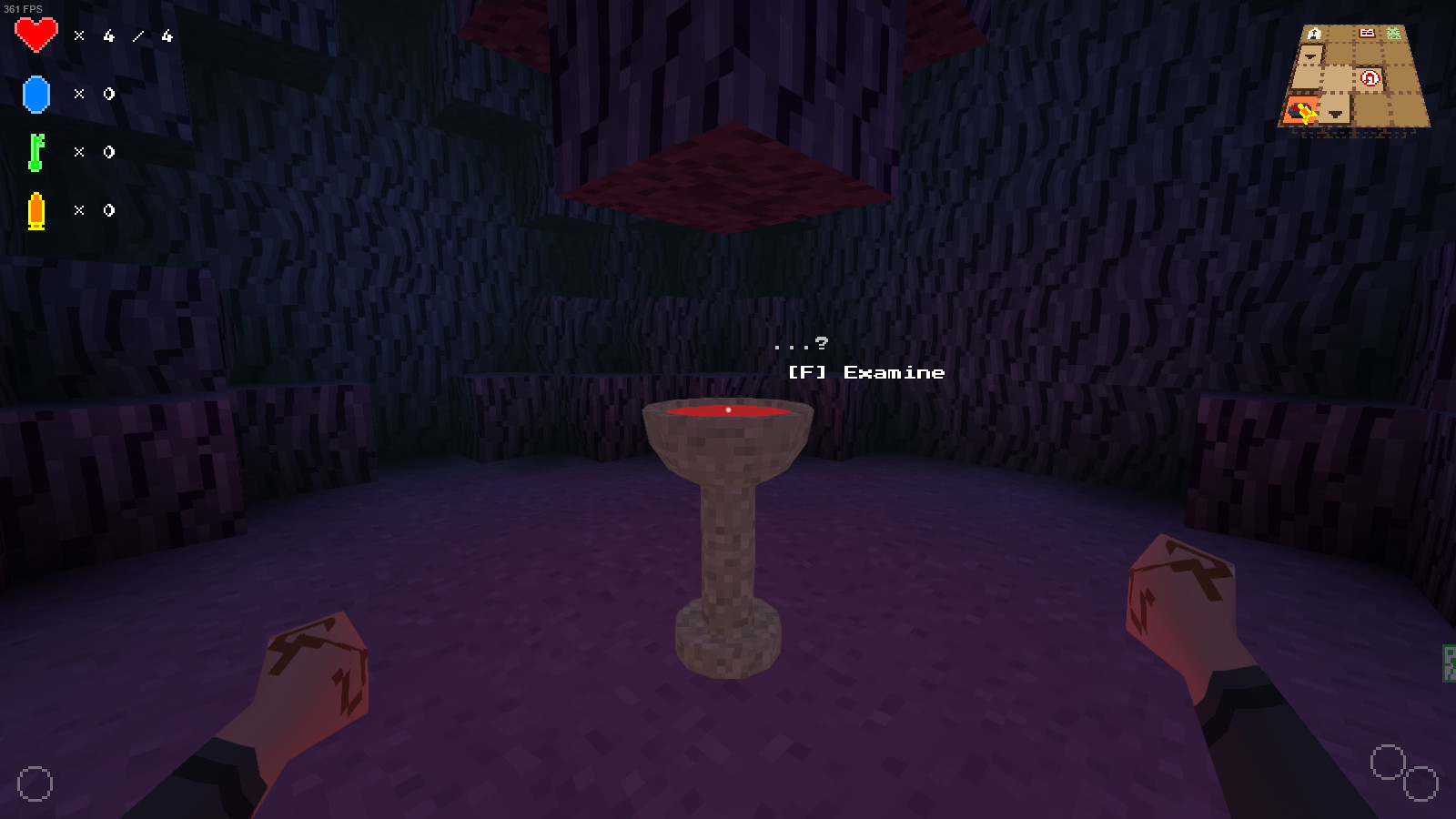Viewport: 1456px width, 819px height.
Task: Click the white church icon on the minimap
Action: pyautogui.click(x=1314, y=33)
